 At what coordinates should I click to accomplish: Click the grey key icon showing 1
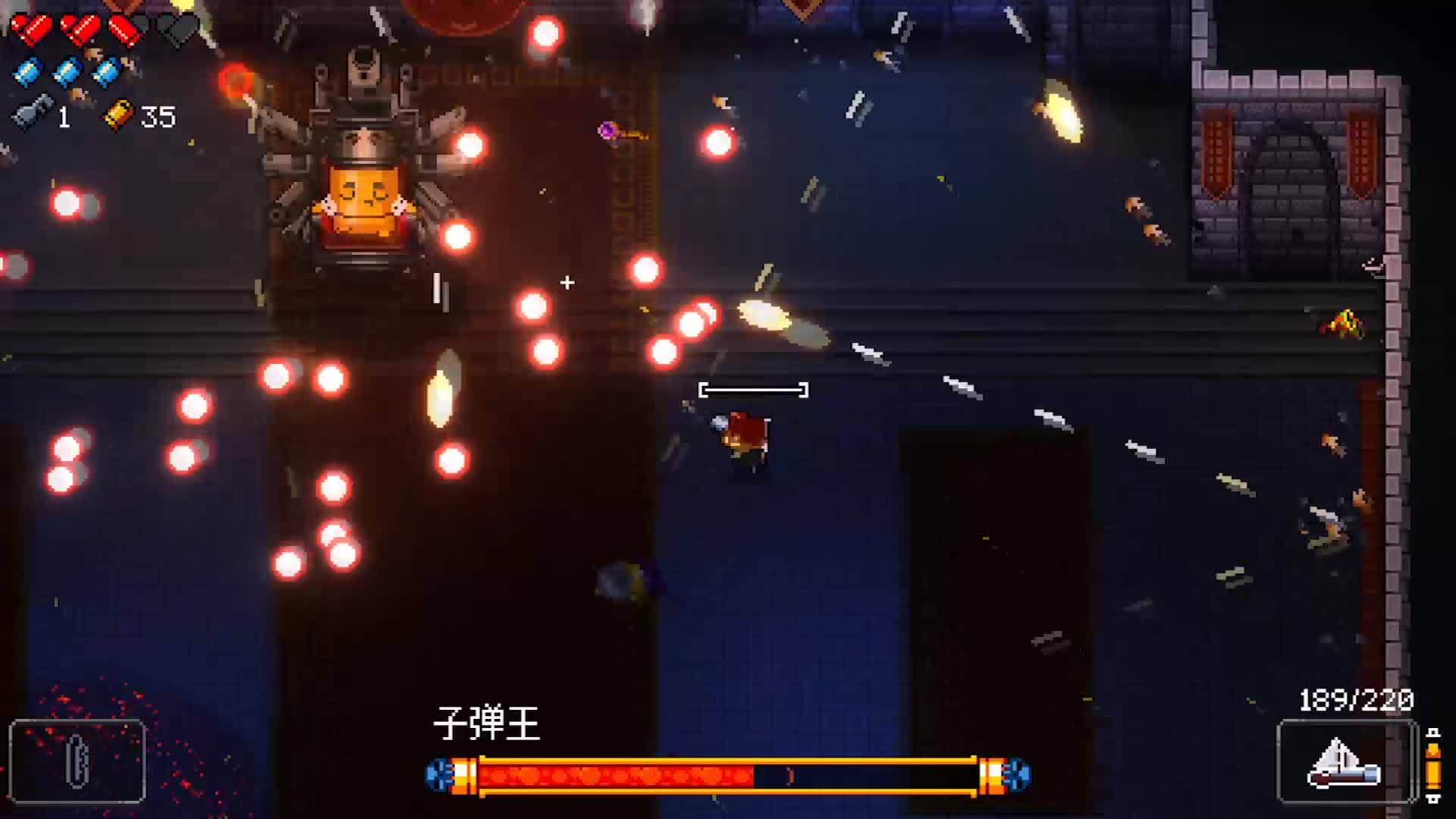coord(30,115)
